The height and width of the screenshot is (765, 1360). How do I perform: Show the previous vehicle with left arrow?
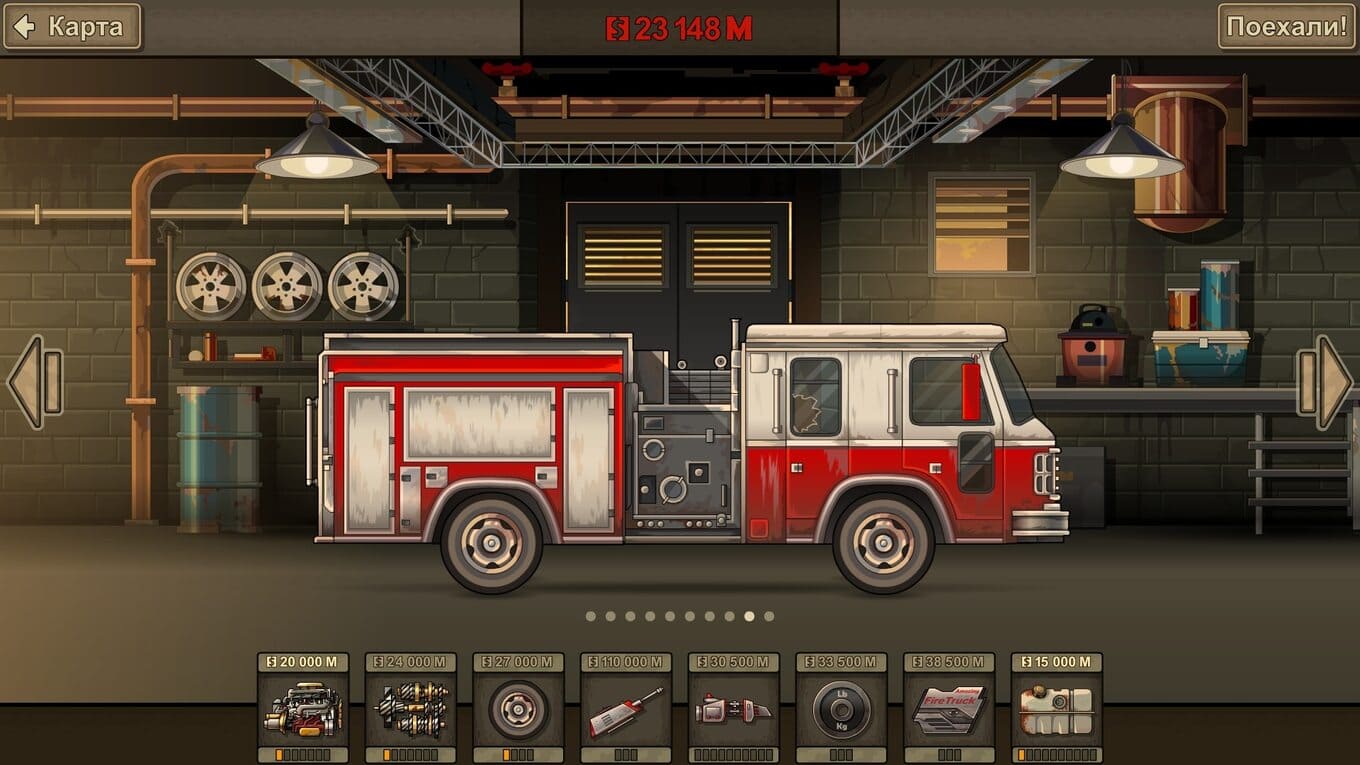[x=35, y=382]
